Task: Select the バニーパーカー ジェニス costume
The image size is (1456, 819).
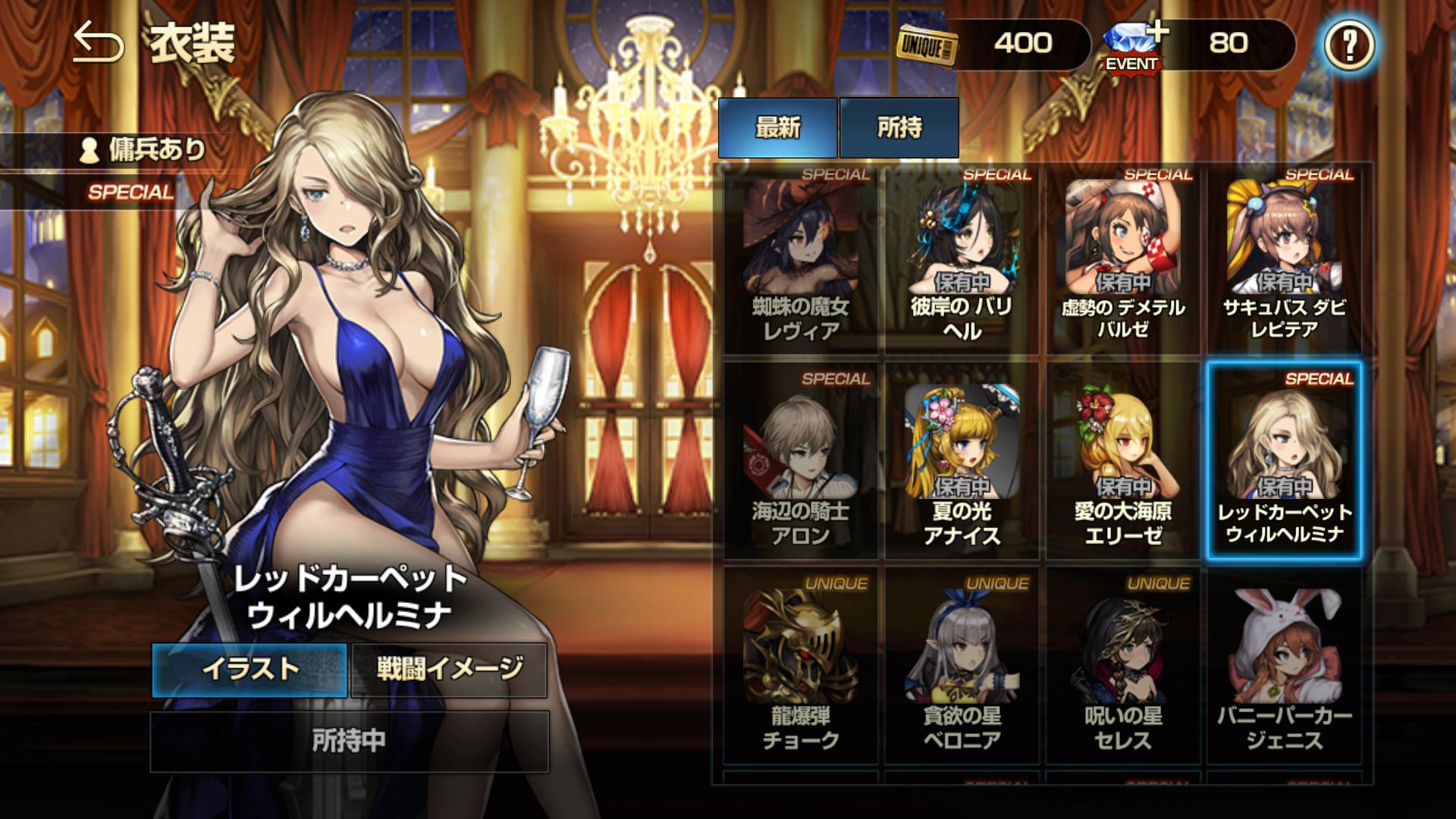Action: coord(1285,666)
